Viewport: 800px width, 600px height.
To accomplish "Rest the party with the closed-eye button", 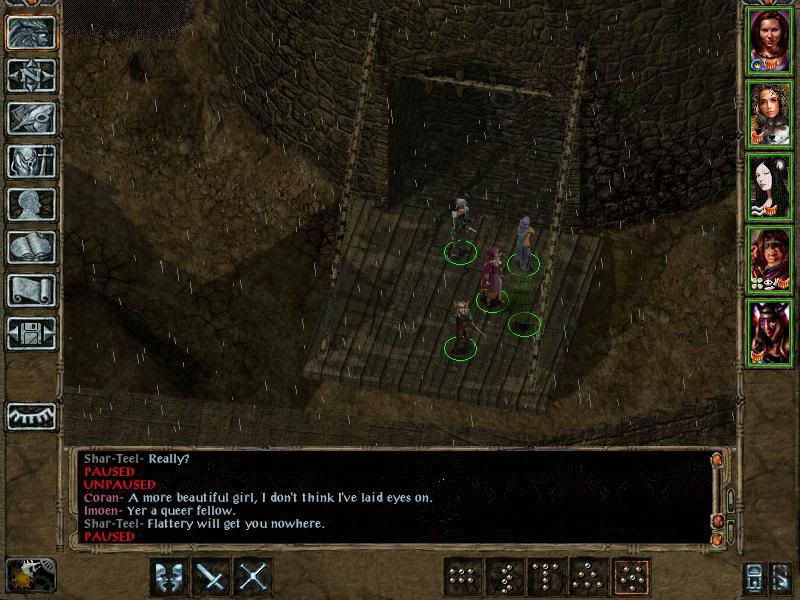I will (31, 415).
